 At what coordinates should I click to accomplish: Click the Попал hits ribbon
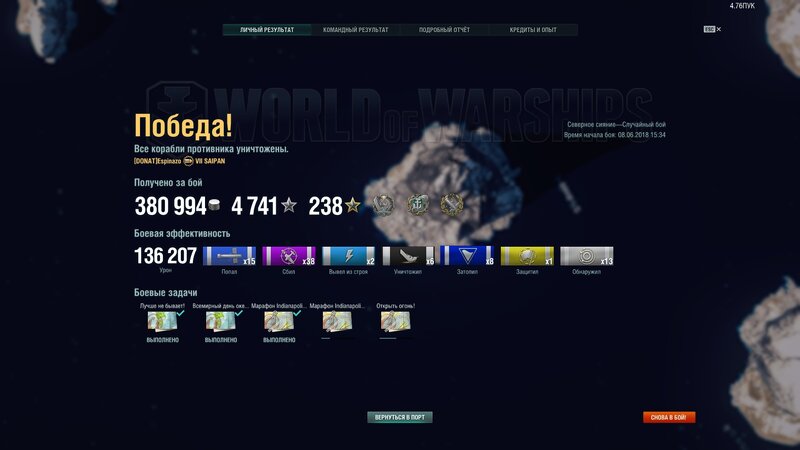pyautogui.click(x=229, y=256)
